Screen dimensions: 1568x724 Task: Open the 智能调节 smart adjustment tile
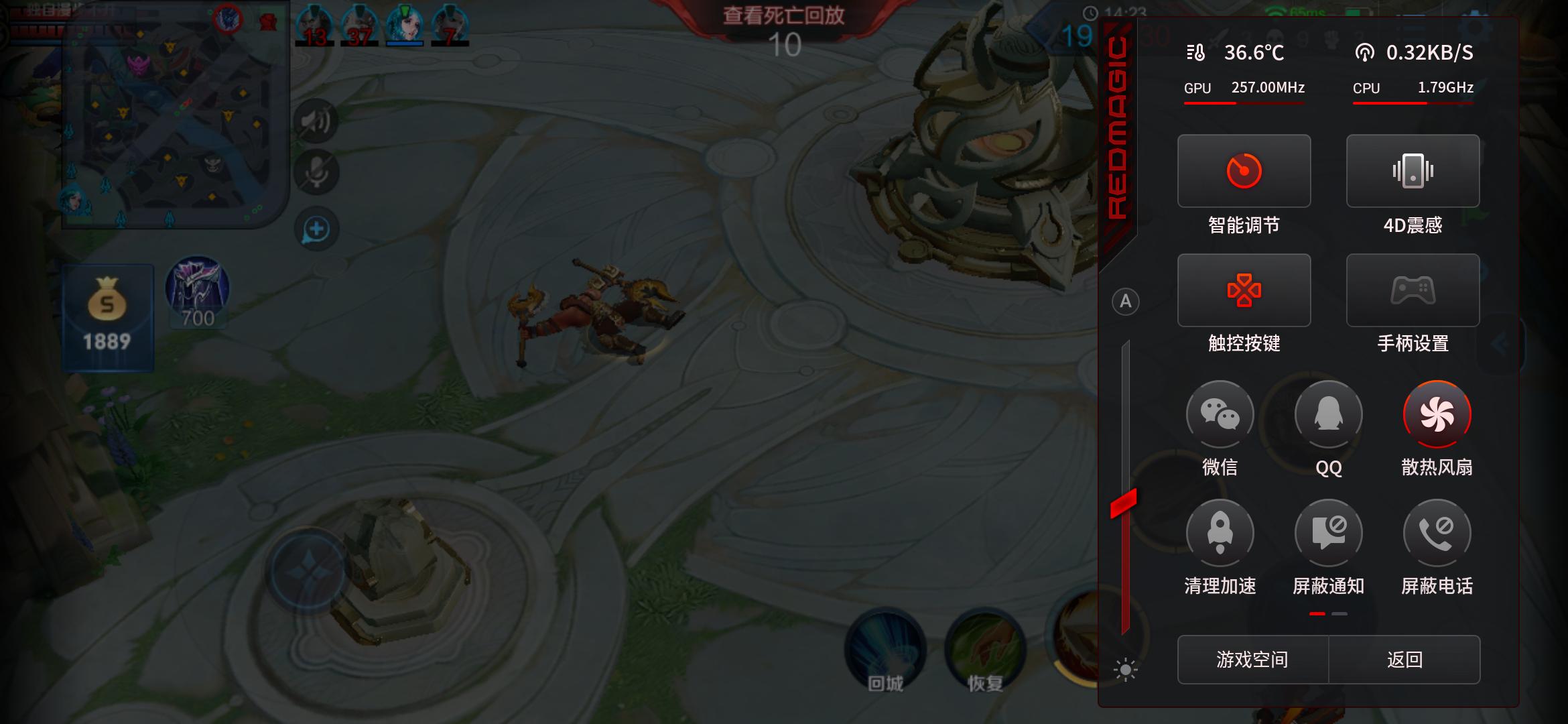1244,171
